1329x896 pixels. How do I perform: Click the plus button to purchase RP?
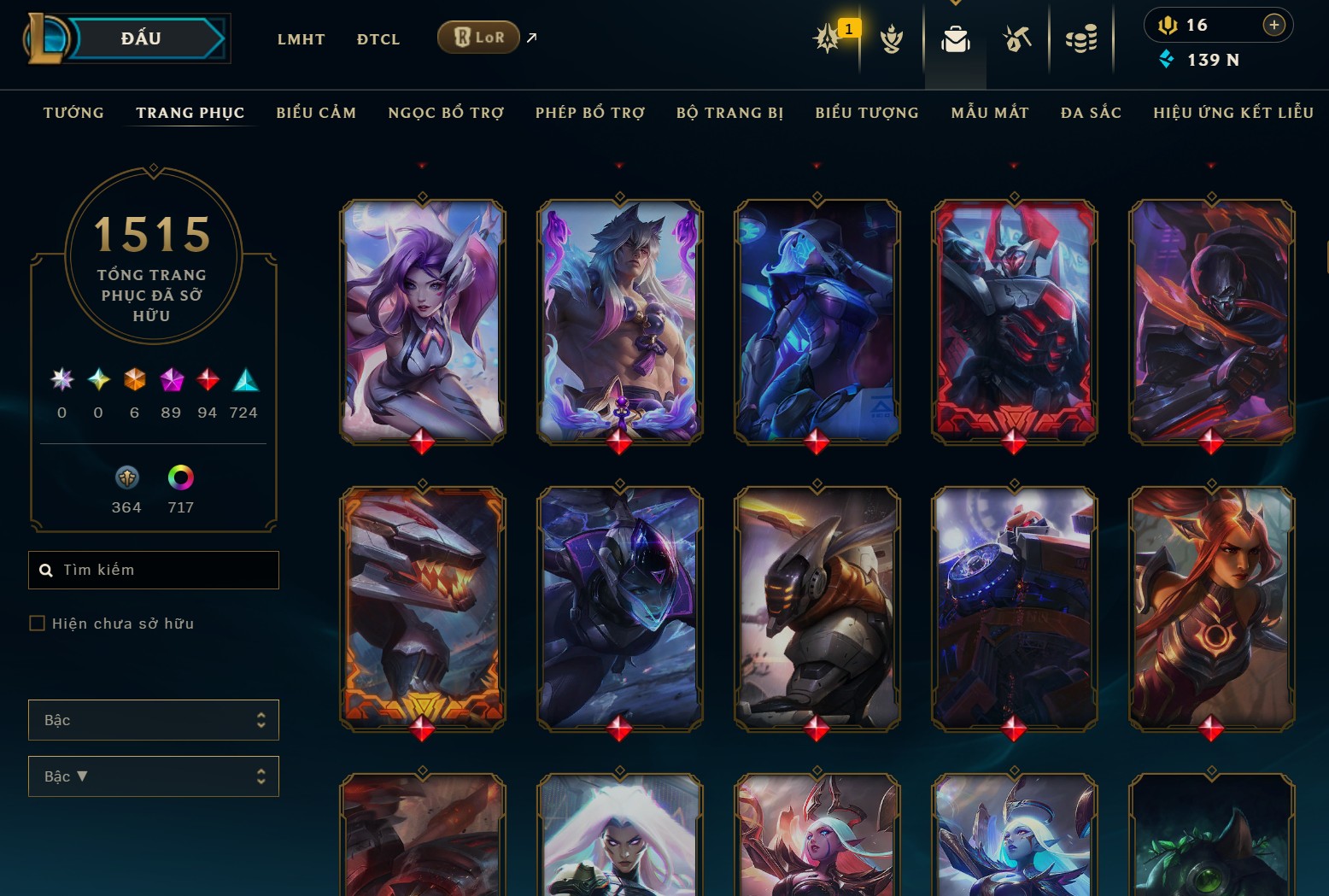coord(1275,25)
